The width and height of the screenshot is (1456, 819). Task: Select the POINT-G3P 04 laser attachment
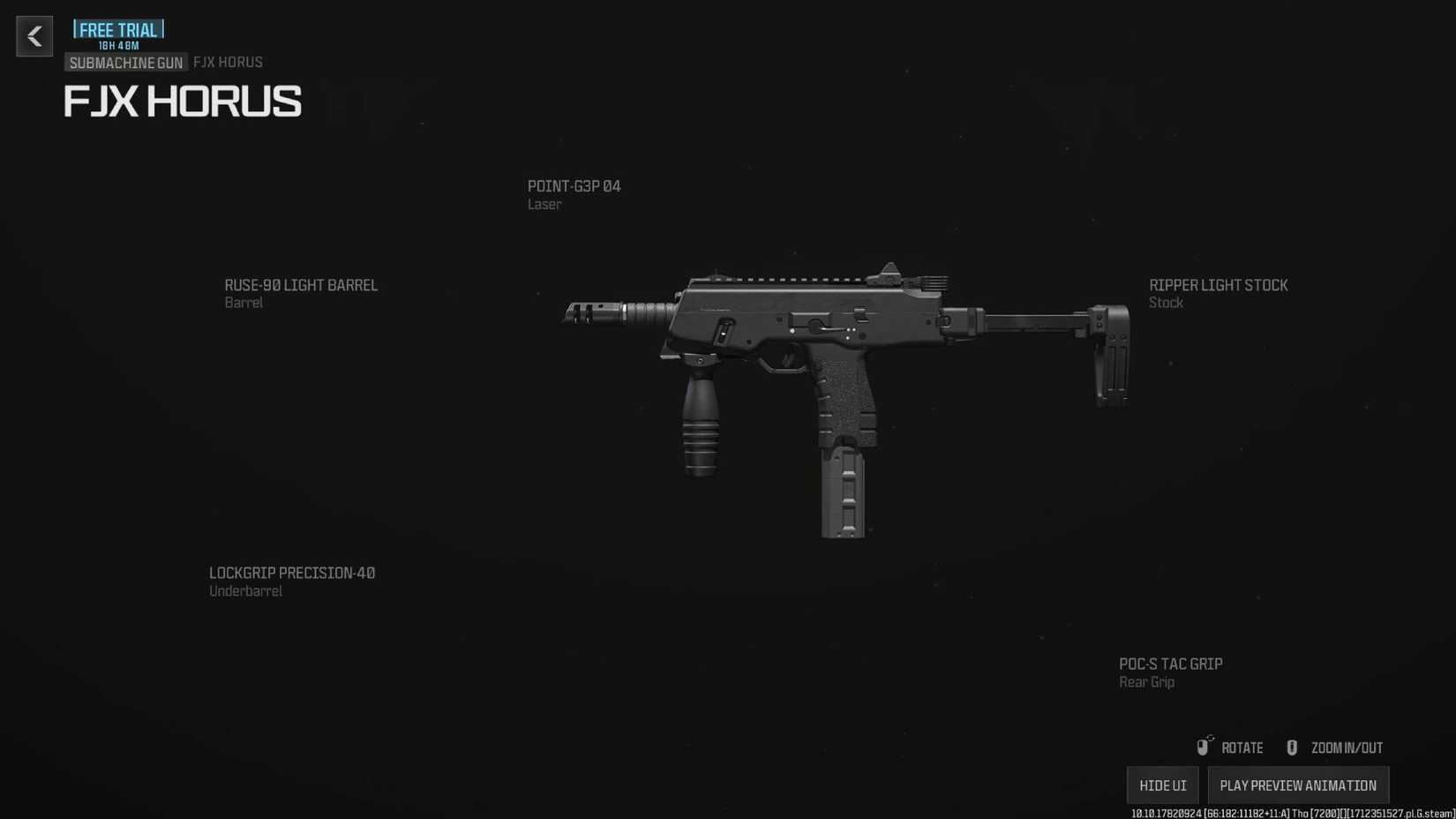tap(574, 186)
